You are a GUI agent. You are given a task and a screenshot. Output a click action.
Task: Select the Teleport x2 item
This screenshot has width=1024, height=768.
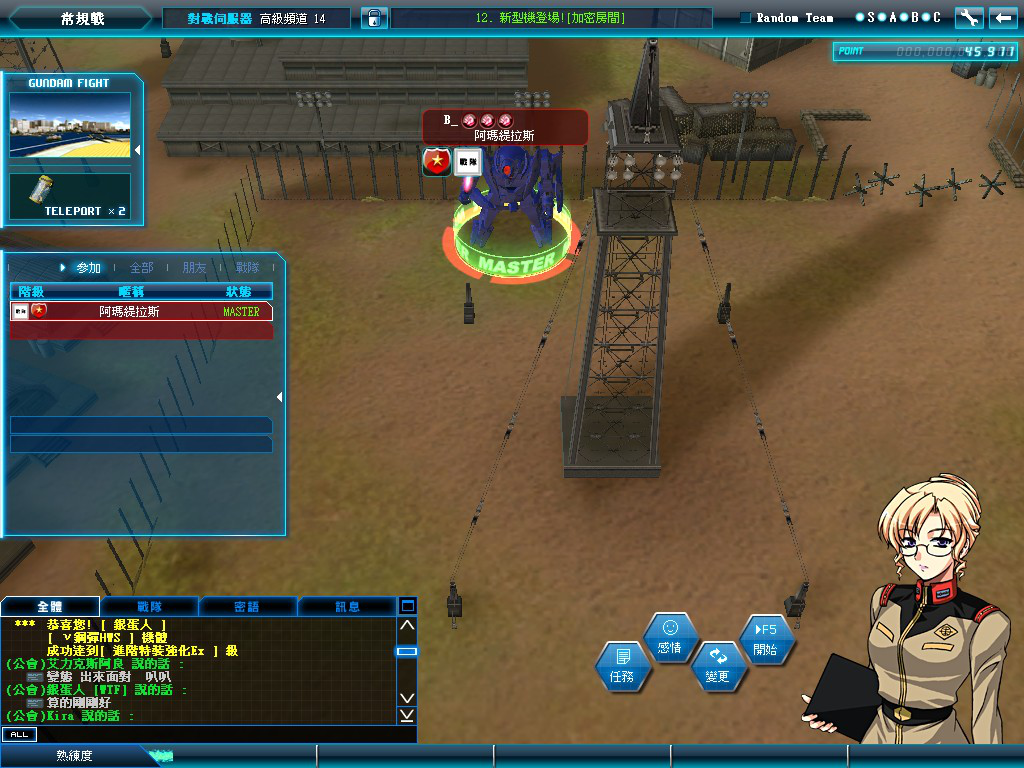[x=70, y=196]
